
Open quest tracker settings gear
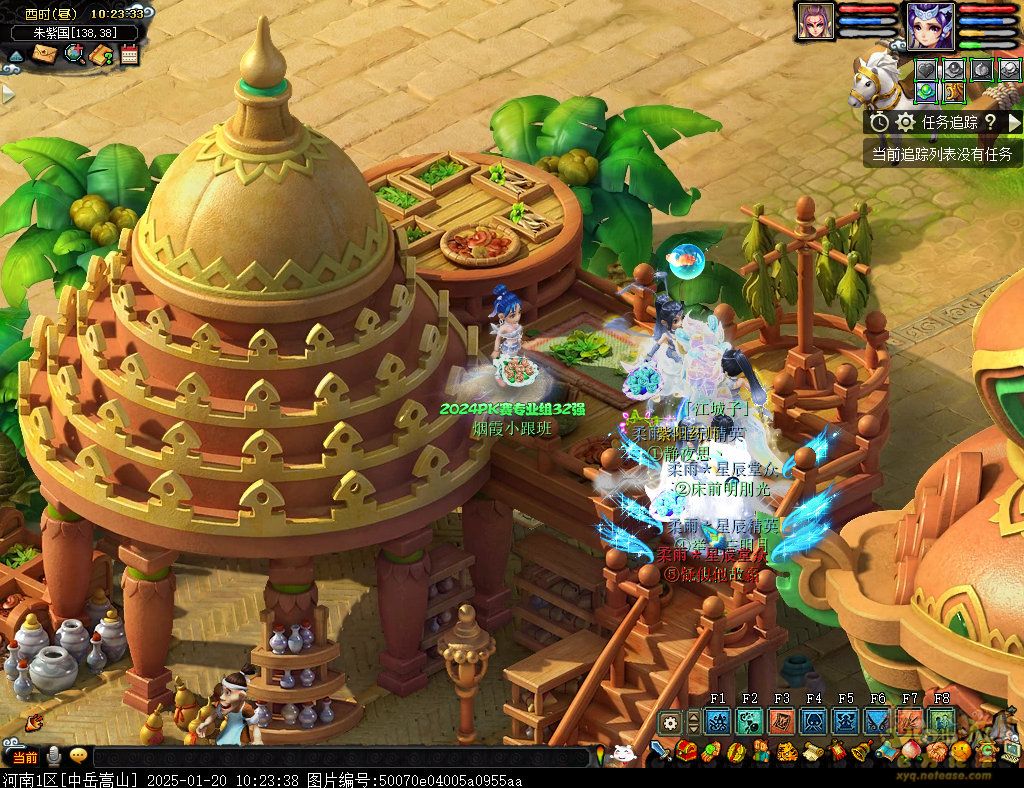click(x=906, y=122)
